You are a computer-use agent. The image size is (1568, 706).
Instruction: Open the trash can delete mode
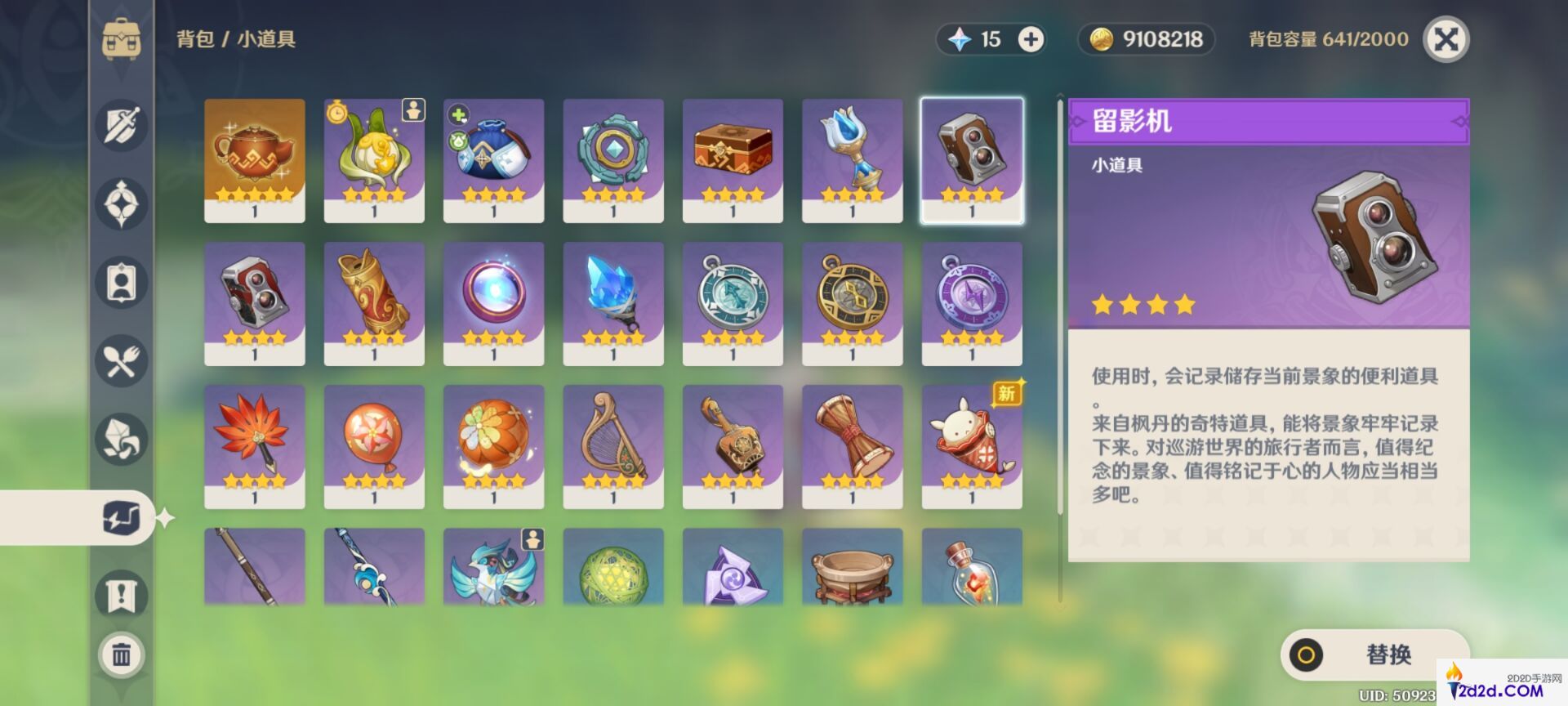[x=121, y=655]
